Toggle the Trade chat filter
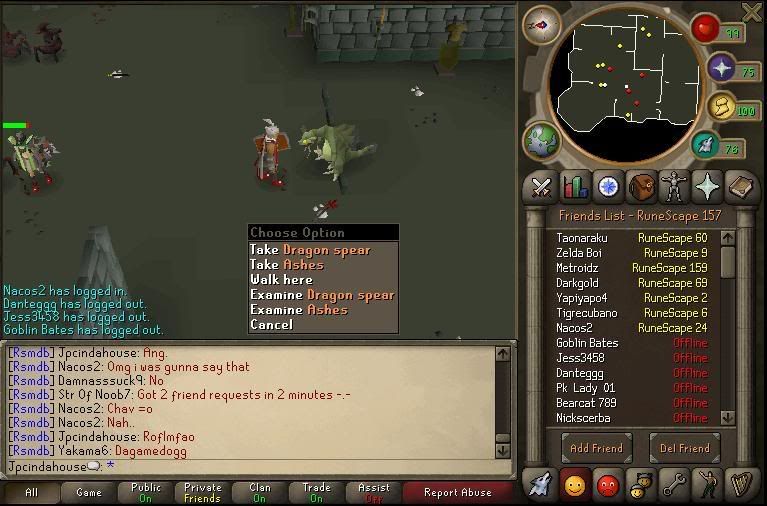Screen dimensions: 767x506 tap(317, 492)
